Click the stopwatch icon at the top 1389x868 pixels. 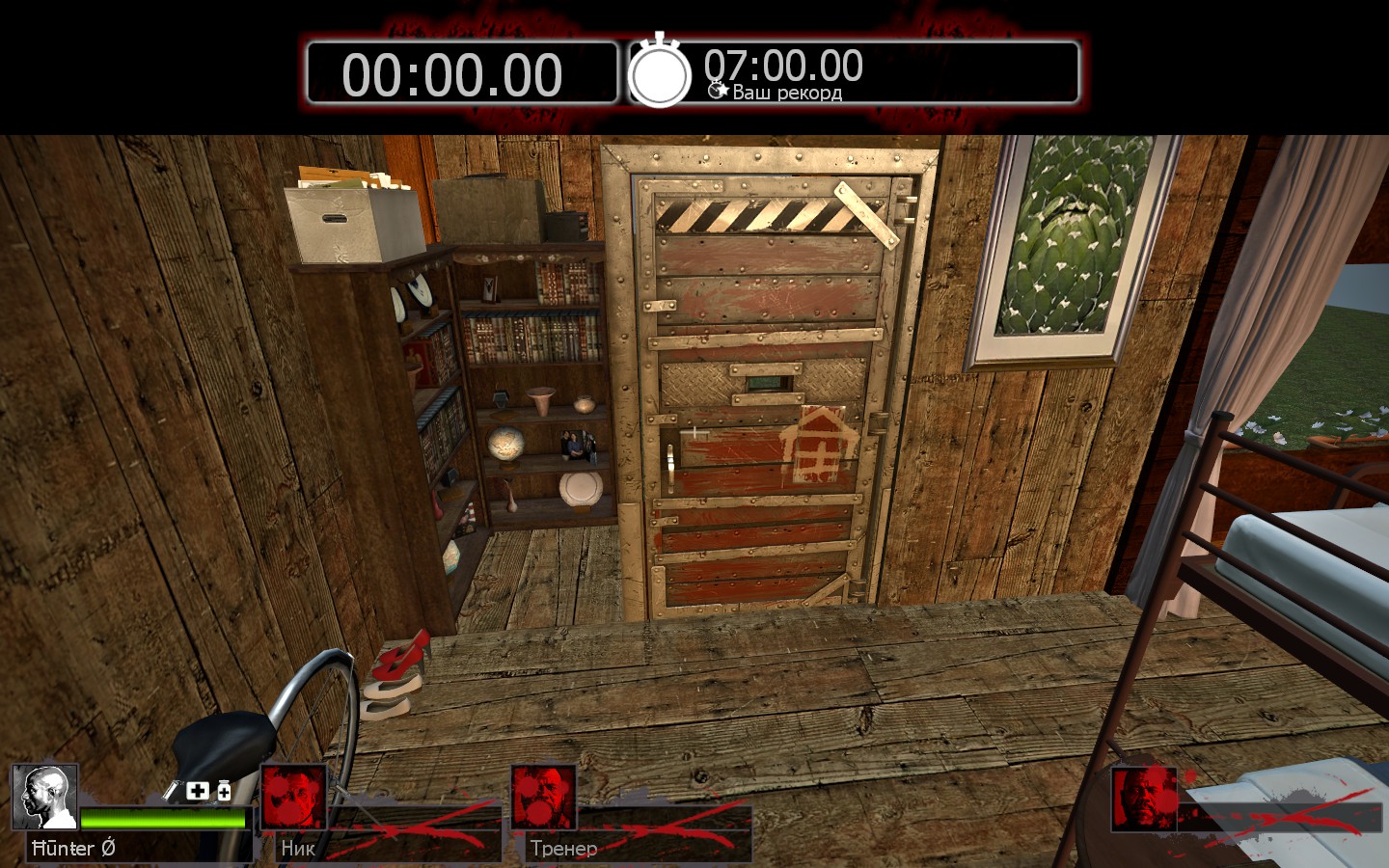660,72
